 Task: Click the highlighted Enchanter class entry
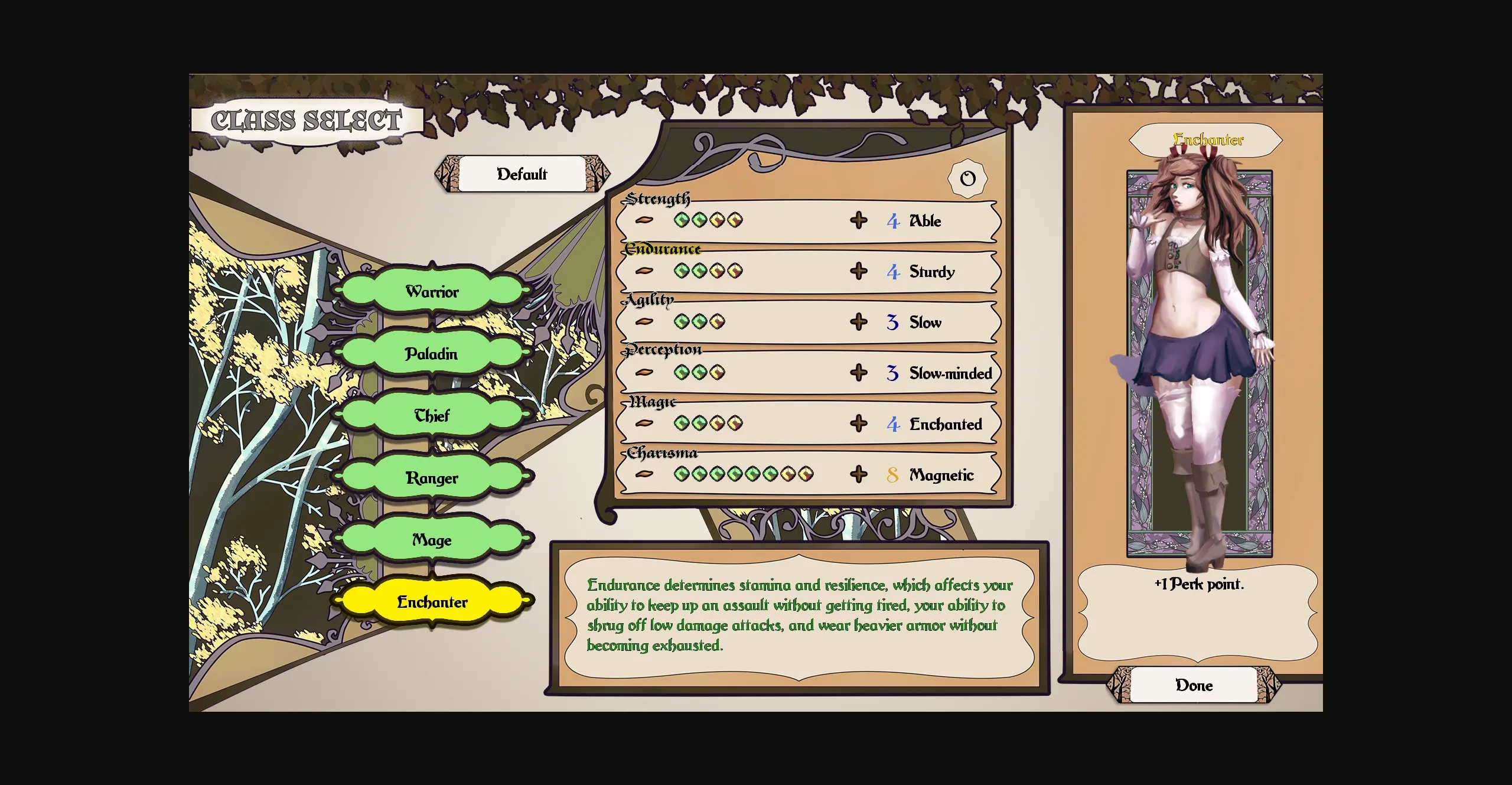tap(432, 601)
